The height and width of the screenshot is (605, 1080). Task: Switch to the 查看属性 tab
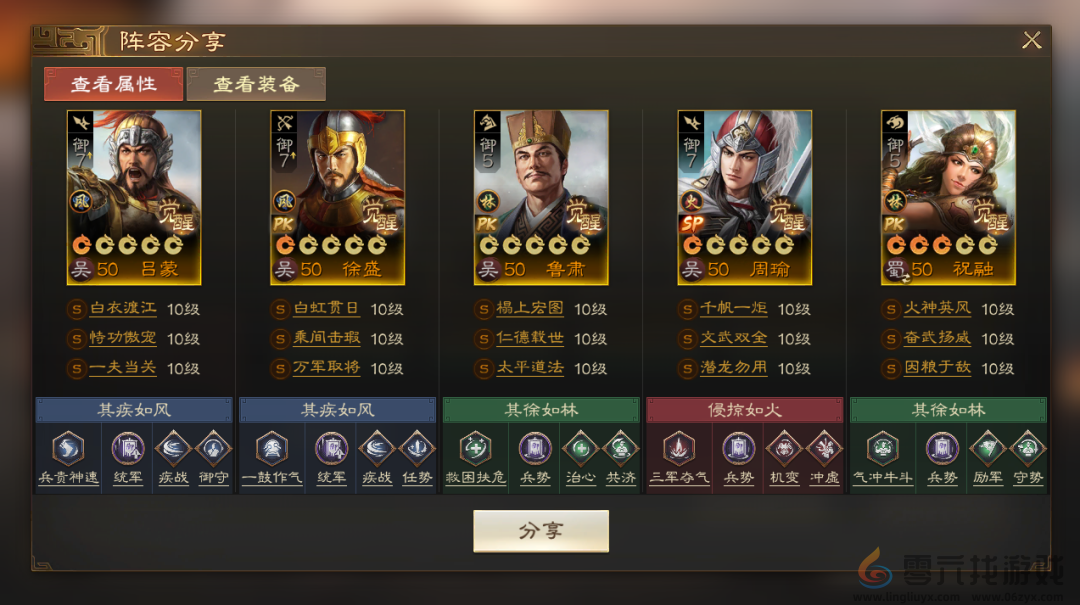pyautogui.click(x=113, y=84)
